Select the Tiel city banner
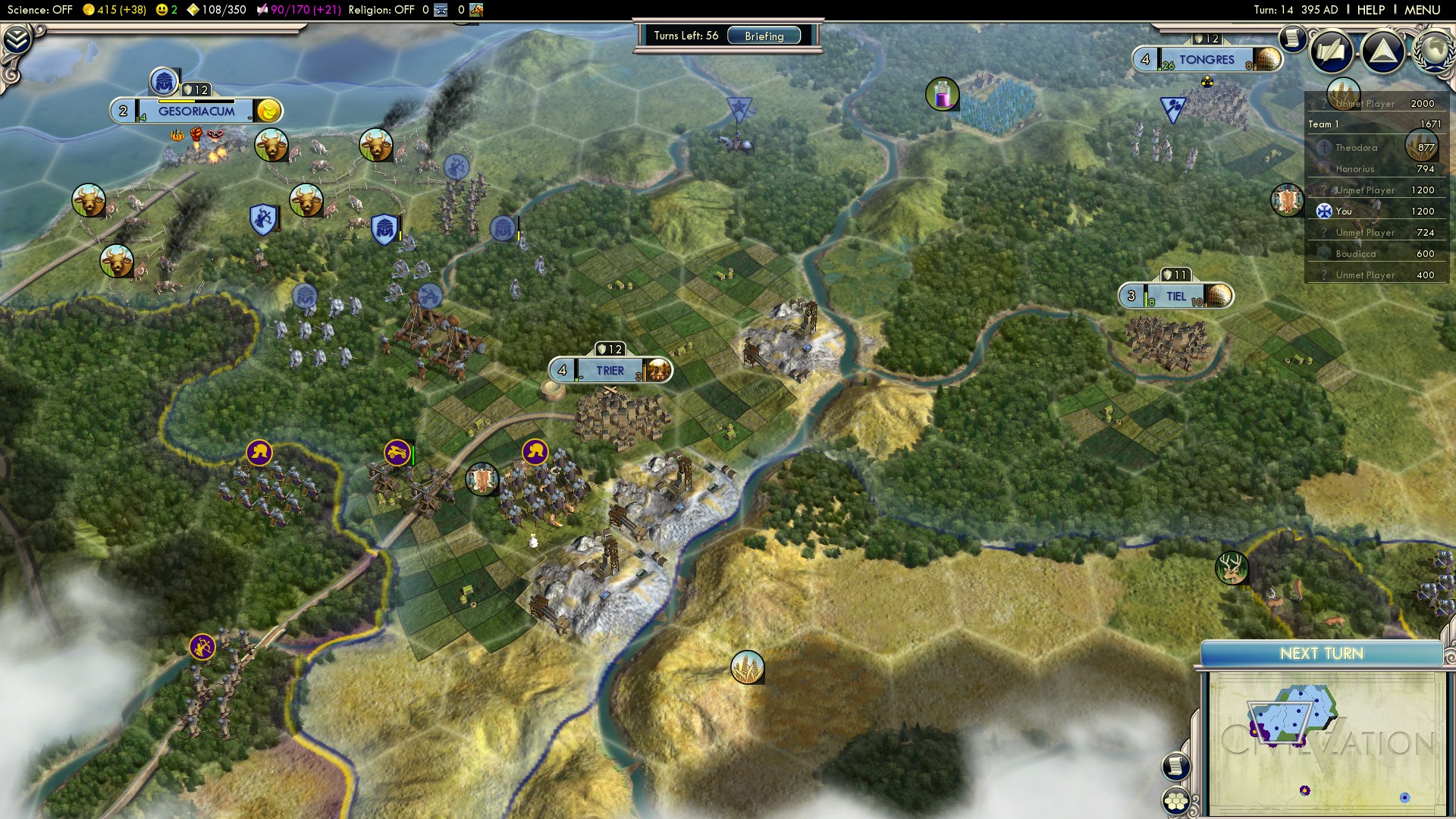This screenshot has height=819, width=1456. pos(1175,297)
